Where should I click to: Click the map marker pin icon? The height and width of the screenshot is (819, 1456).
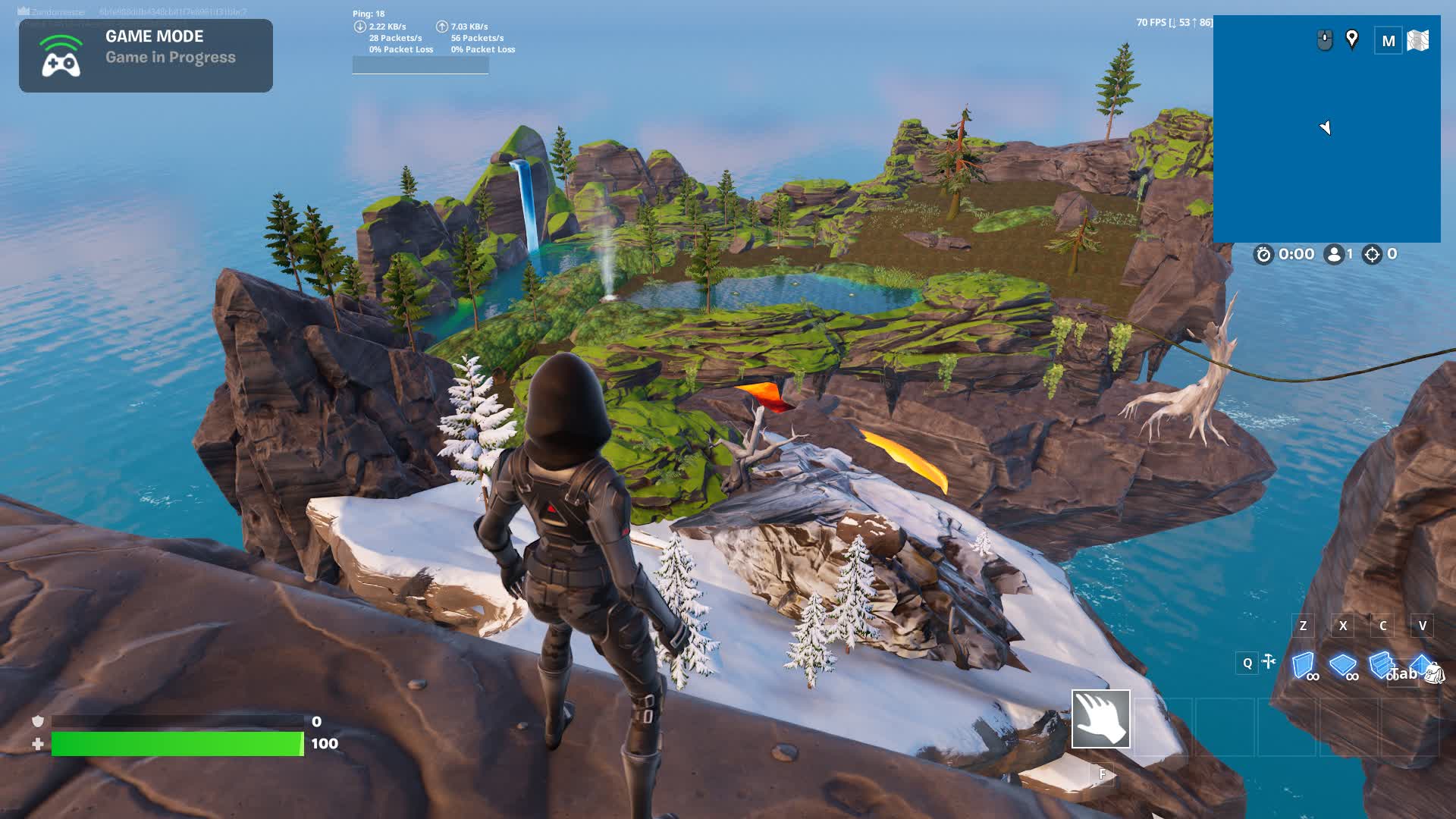pos(1352,39)
